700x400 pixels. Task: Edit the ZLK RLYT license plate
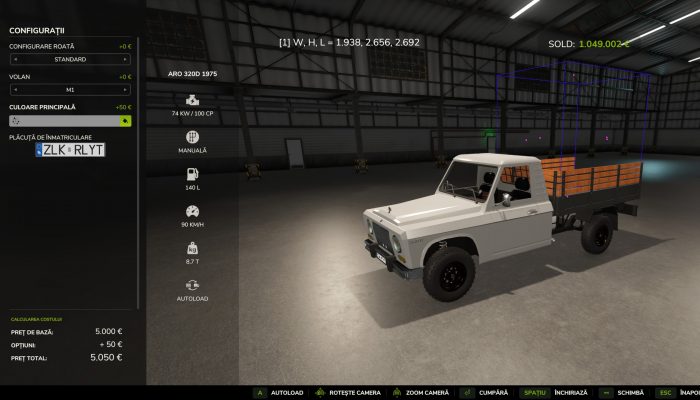point(70,150)
